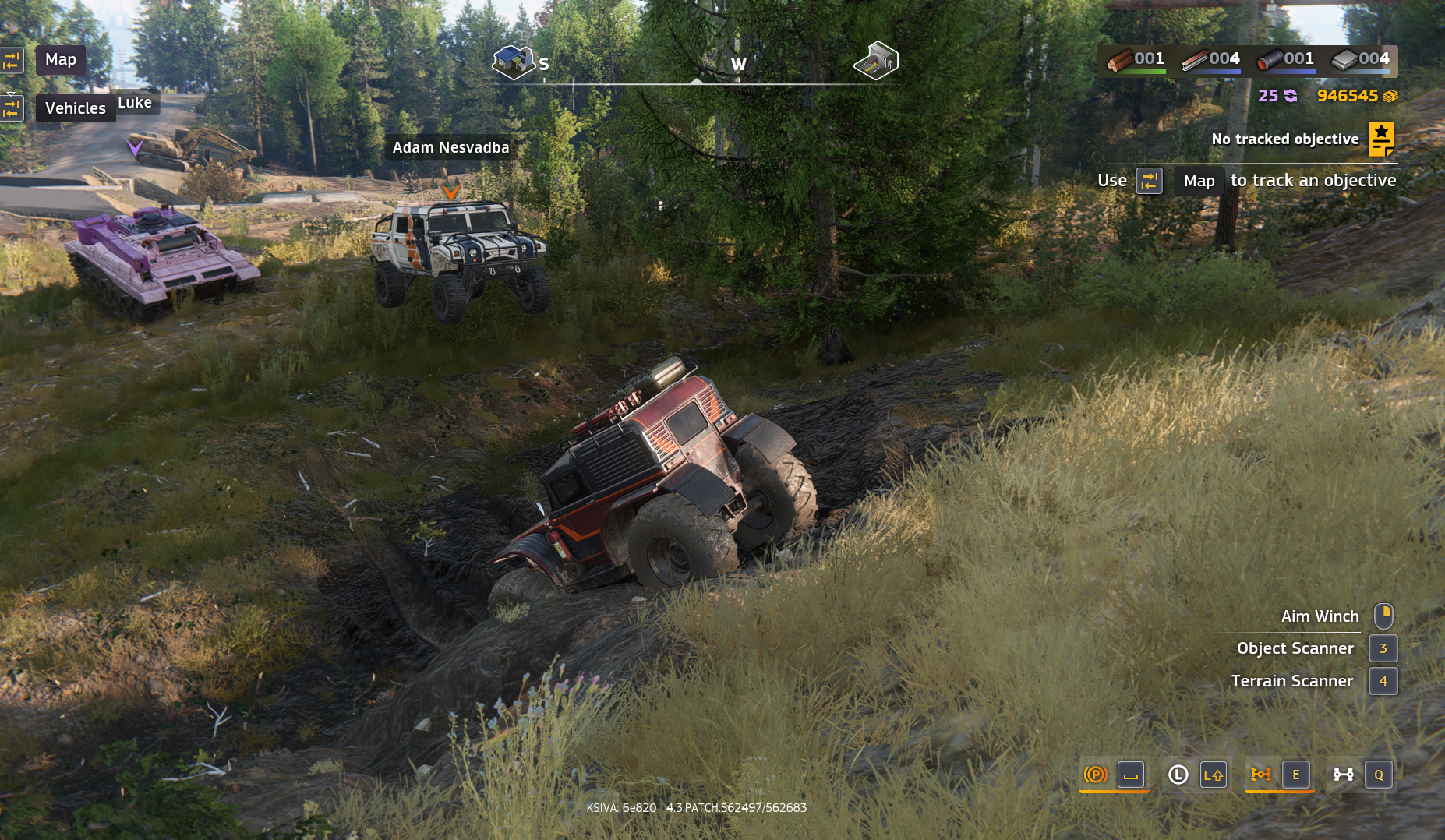1445x840 pixels.
Task: Select the headlights (L) icon
Action: pyautogui.click(x=1178, y=775)
